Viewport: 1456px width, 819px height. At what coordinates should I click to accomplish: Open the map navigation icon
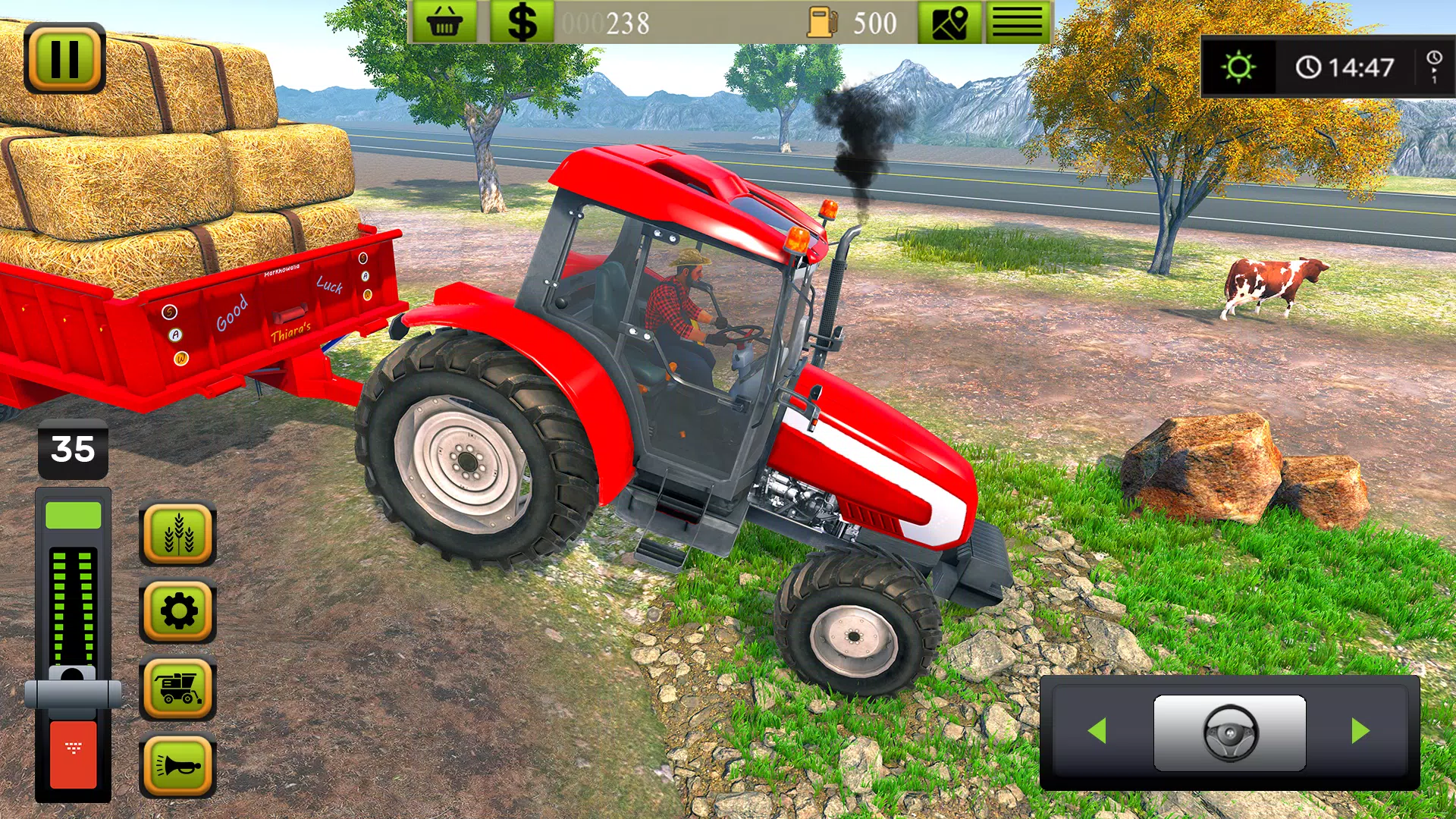point(951,20)
